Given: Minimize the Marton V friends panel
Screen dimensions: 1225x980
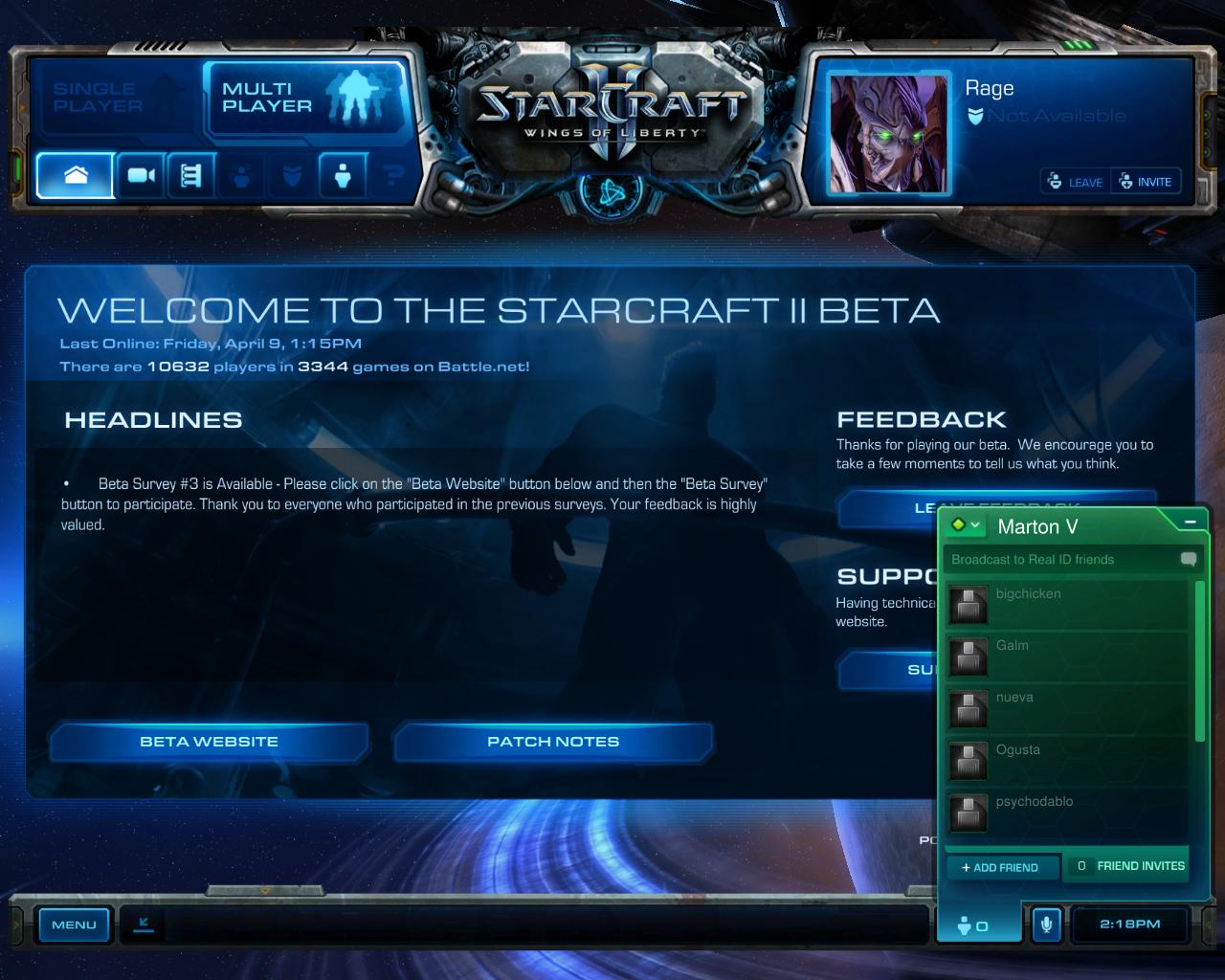Looking at the screenshot, I should tap(1191, 523).
